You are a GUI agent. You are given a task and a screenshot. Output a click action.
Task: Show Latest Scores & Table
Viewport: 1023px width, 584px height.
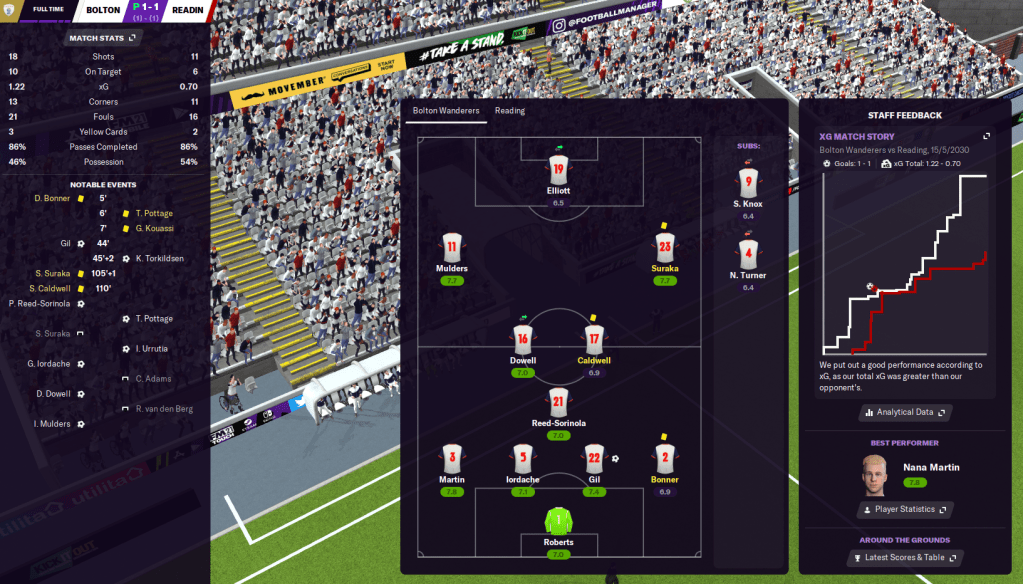pyautogui.click(x=904, y=558)
